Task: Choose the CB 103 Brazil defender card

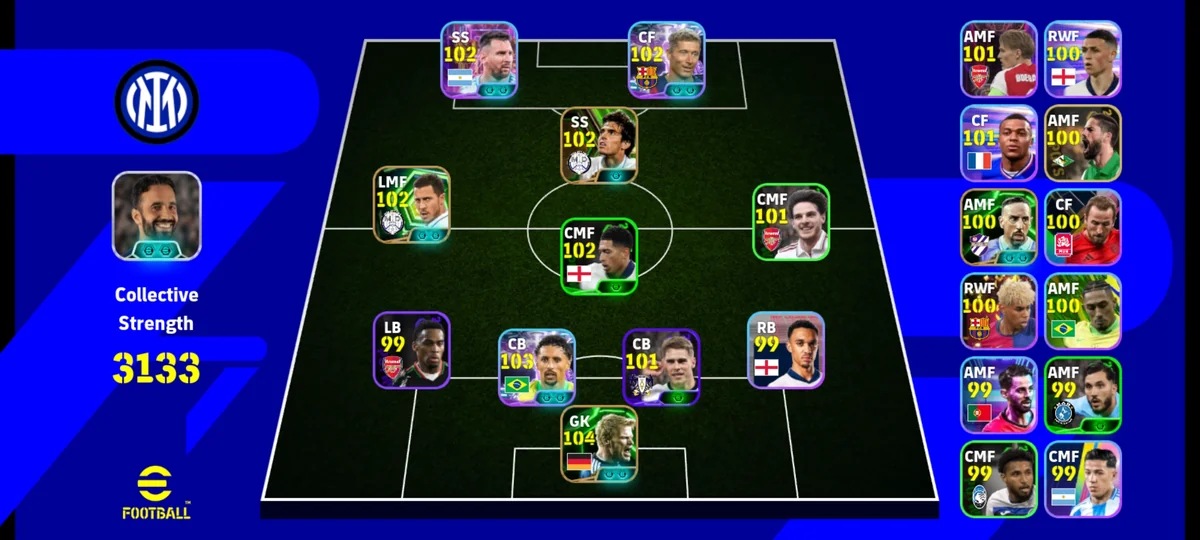Action: coord(537,367)
